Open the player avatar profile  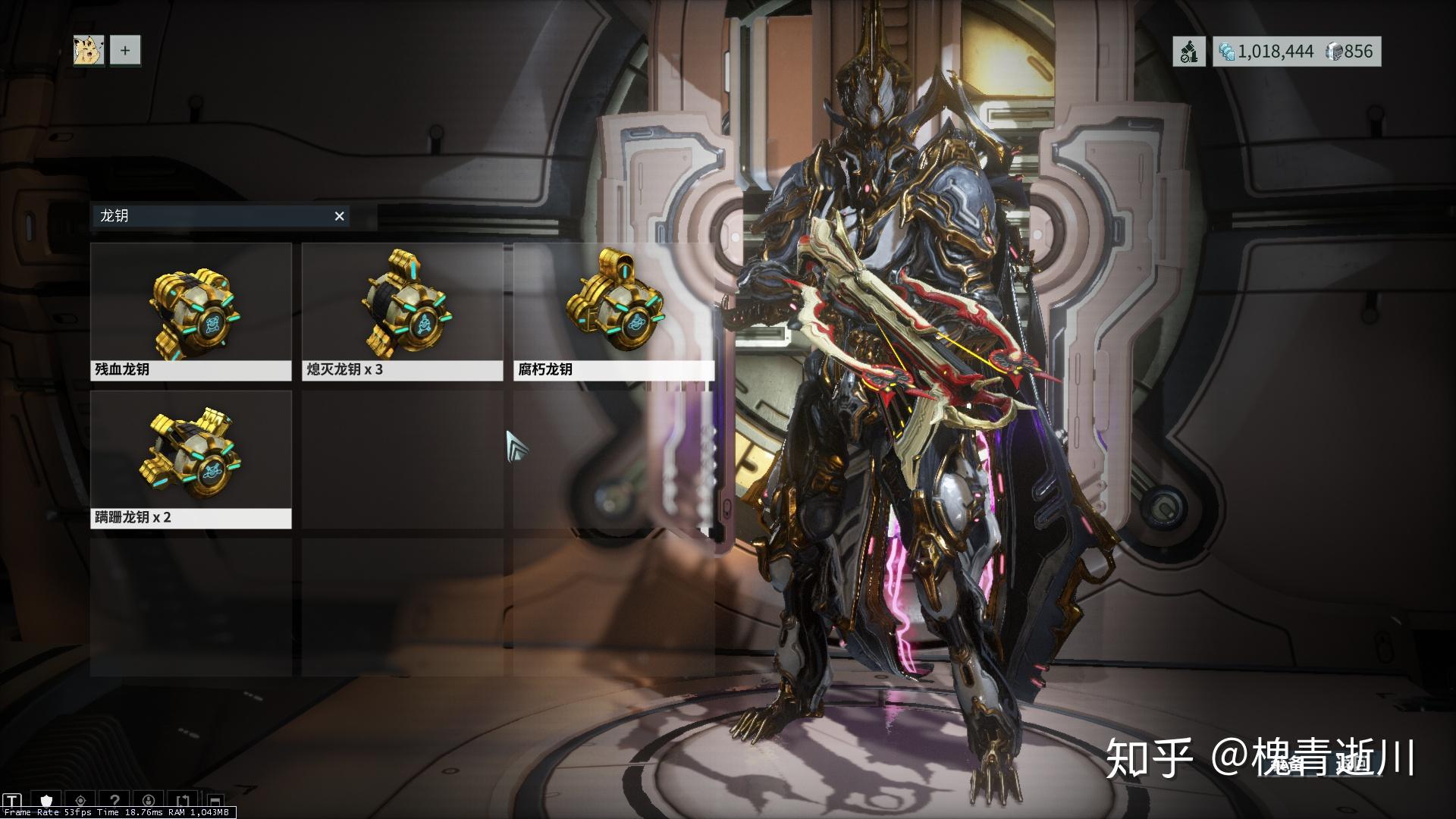point(89,51)
